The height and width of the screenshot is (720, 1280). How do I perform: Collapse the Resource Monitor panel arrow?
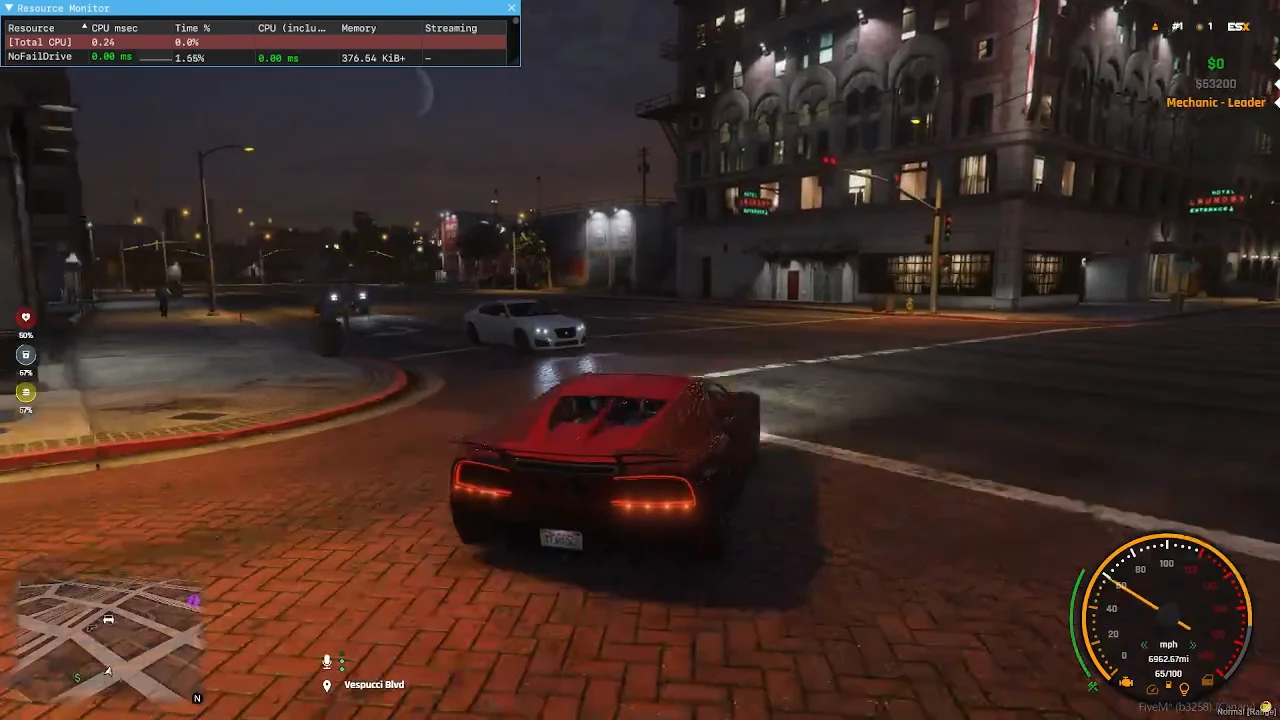(x=8, y=8)
